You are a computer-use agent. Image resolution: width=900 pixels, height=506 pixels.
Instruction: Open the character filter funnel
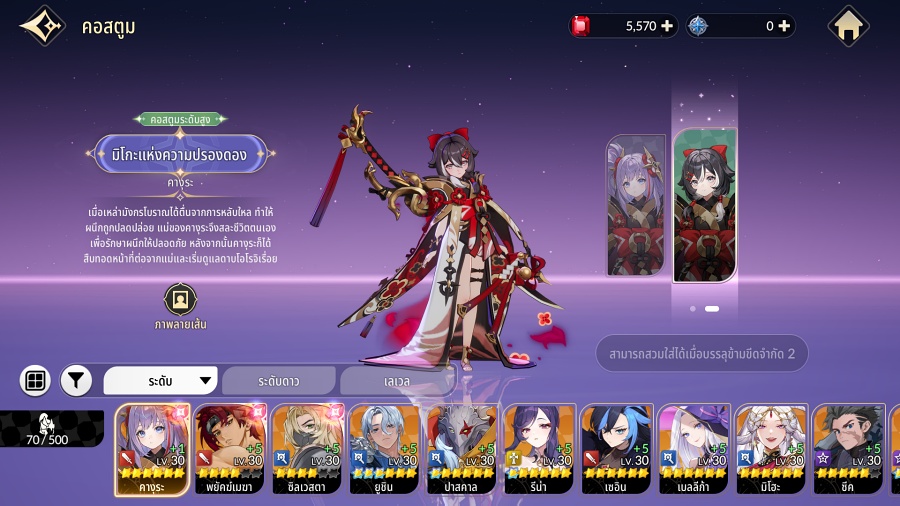pos(76,380)
